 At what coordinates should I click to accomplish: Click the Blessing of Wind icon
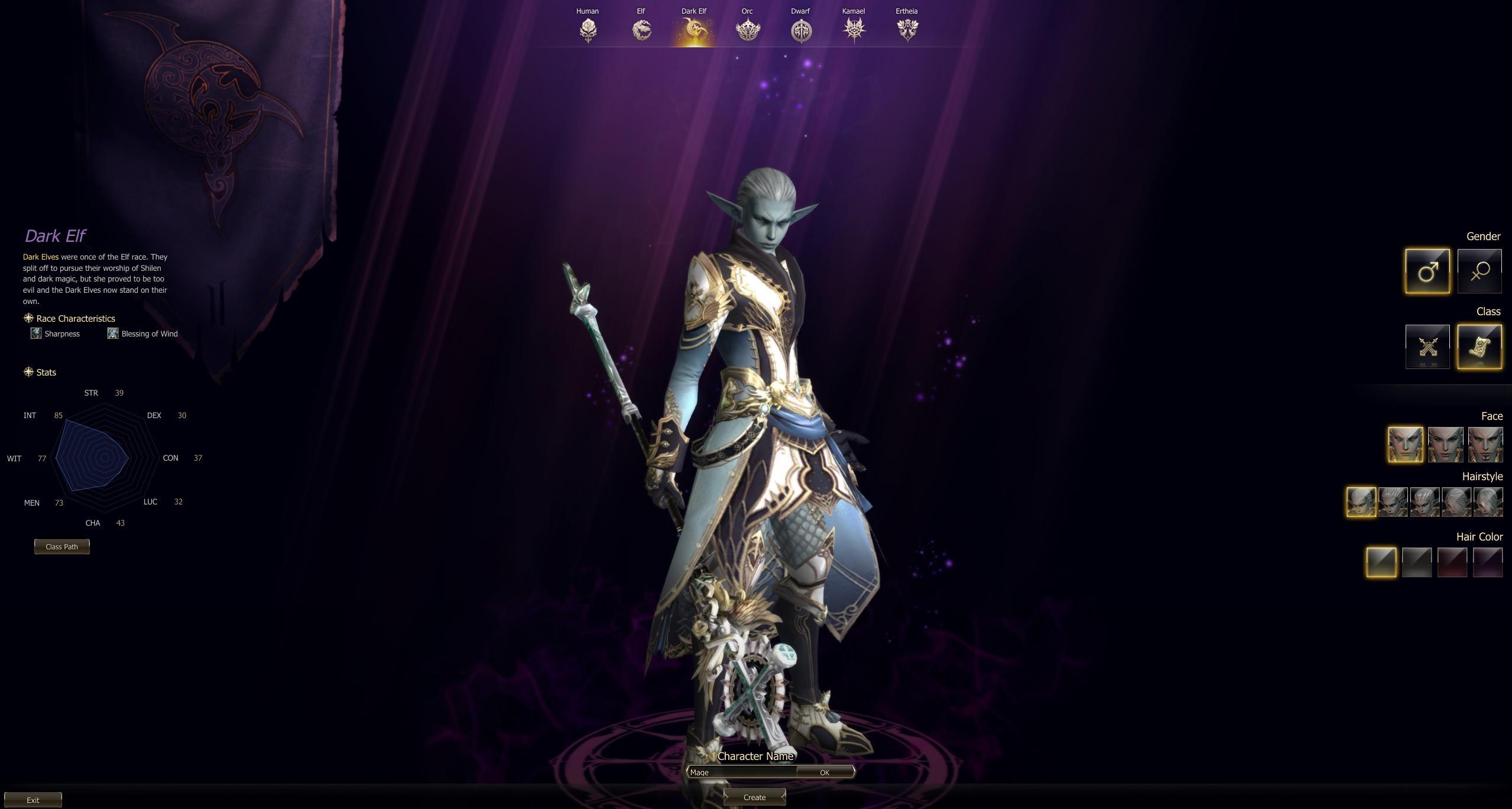point(113,334)
